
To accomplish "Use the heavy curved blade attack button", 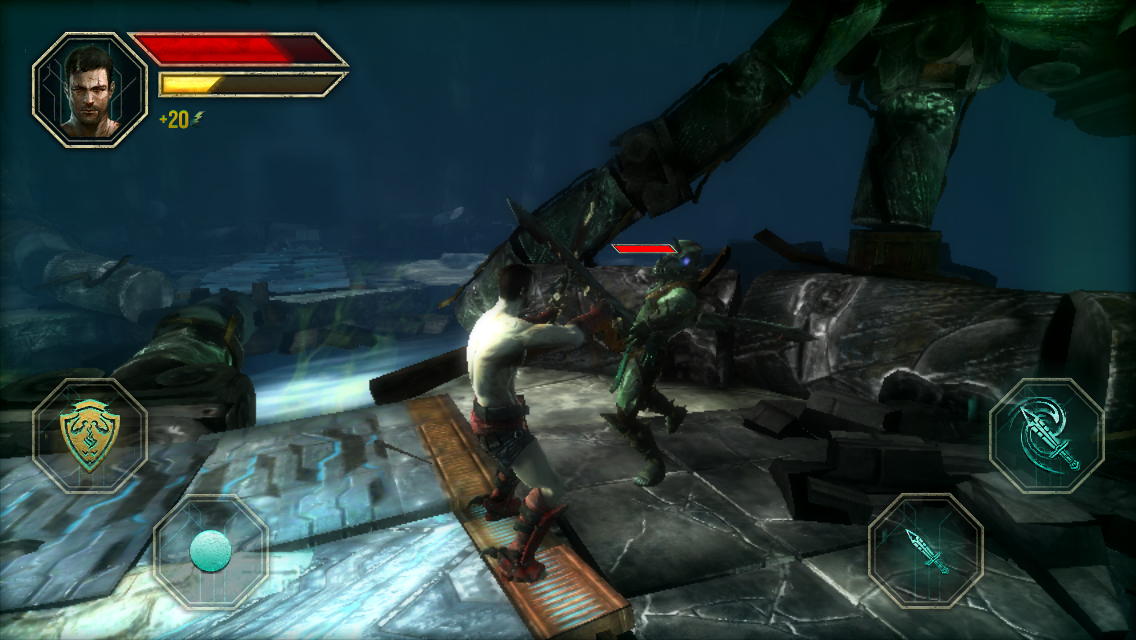I will pos(1046,436).
